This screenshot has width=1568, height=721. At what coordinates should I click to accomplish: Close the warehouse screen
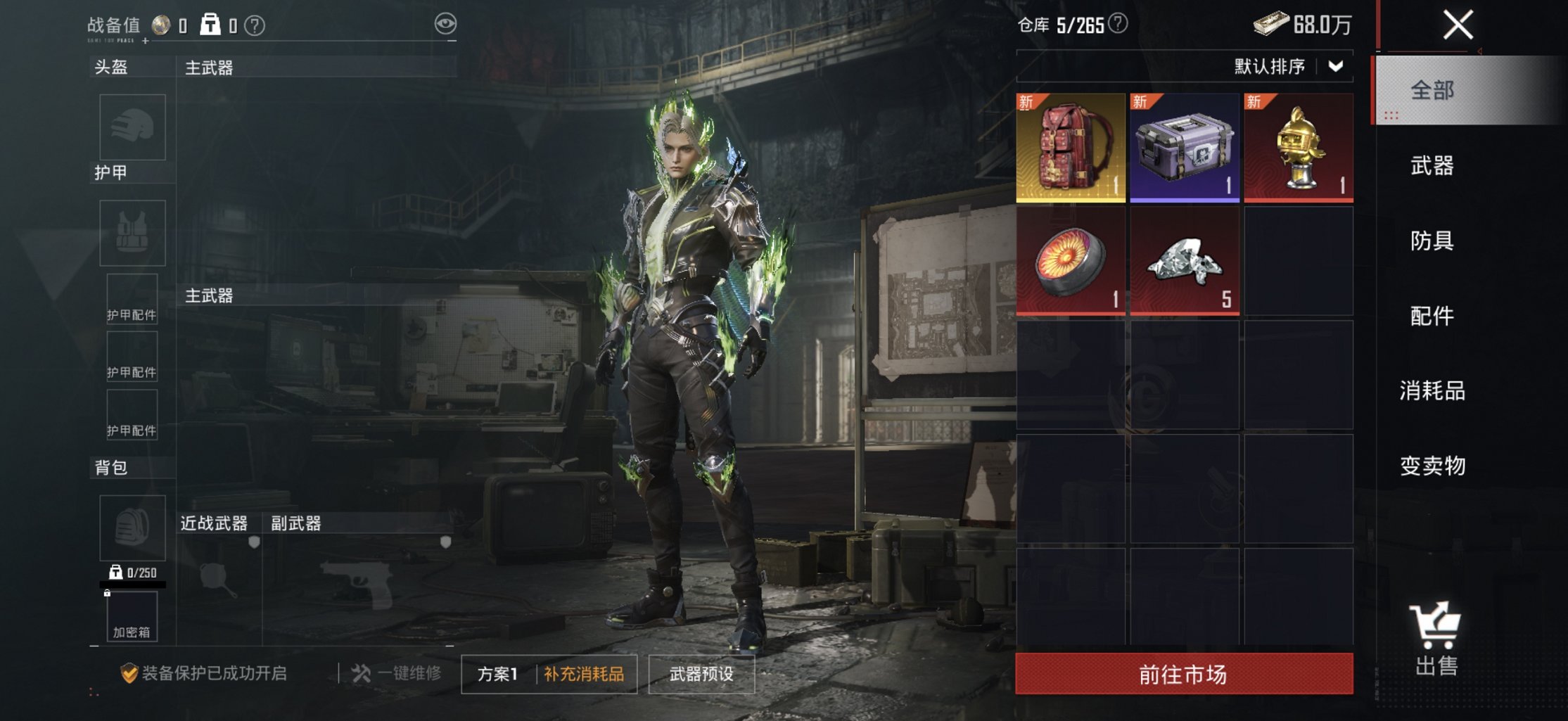point(1458,25)
